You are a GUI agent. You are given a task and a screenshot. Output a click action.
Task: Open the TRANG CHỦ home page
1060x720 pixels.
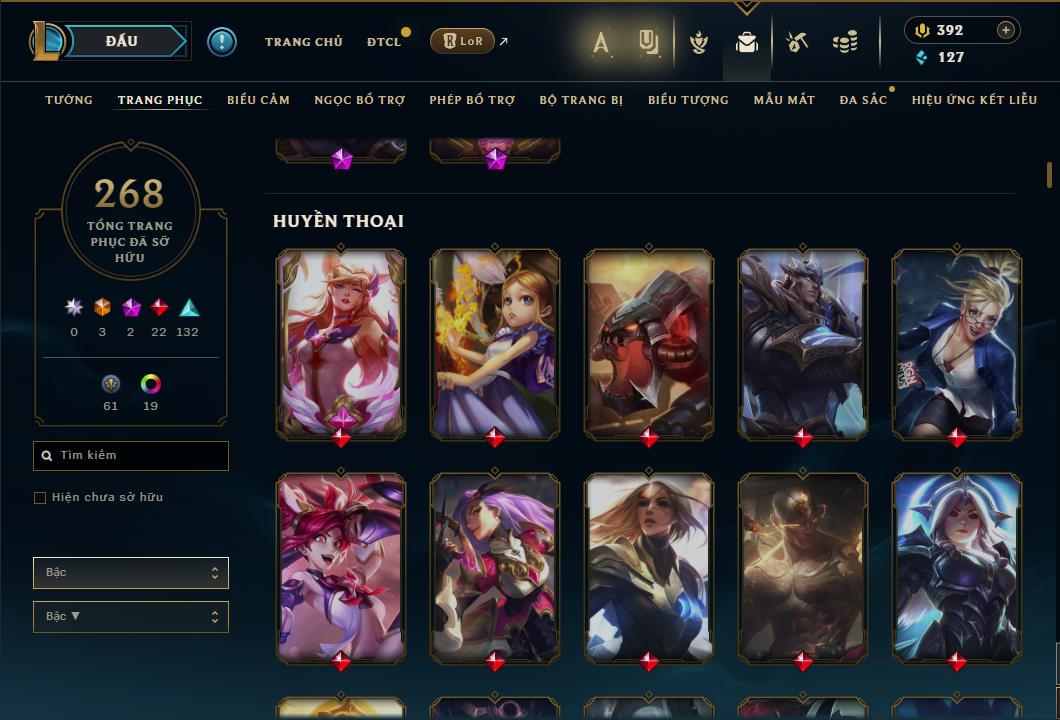tap(303, 42)
